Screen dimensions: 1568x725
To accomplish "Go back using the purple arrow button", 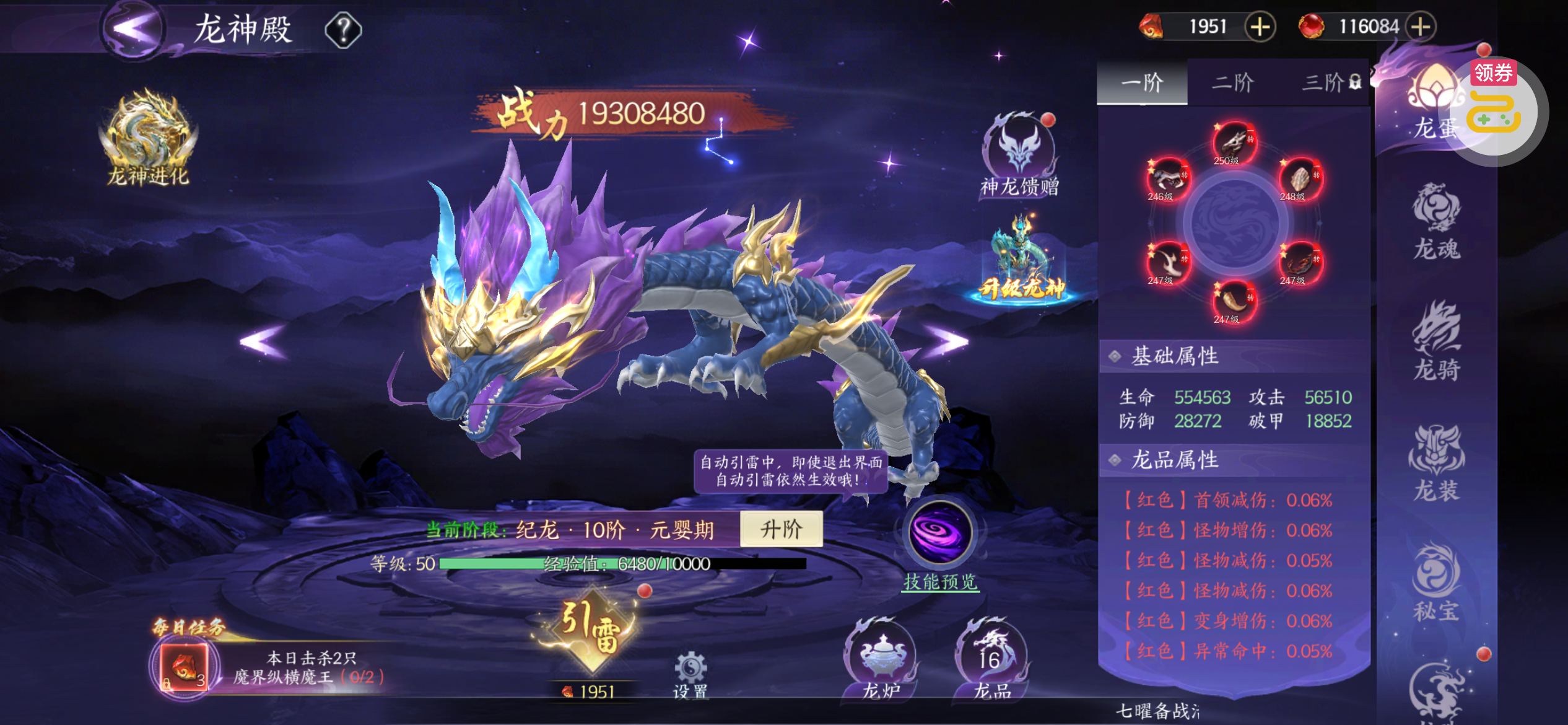I will [x=133, y=29].
